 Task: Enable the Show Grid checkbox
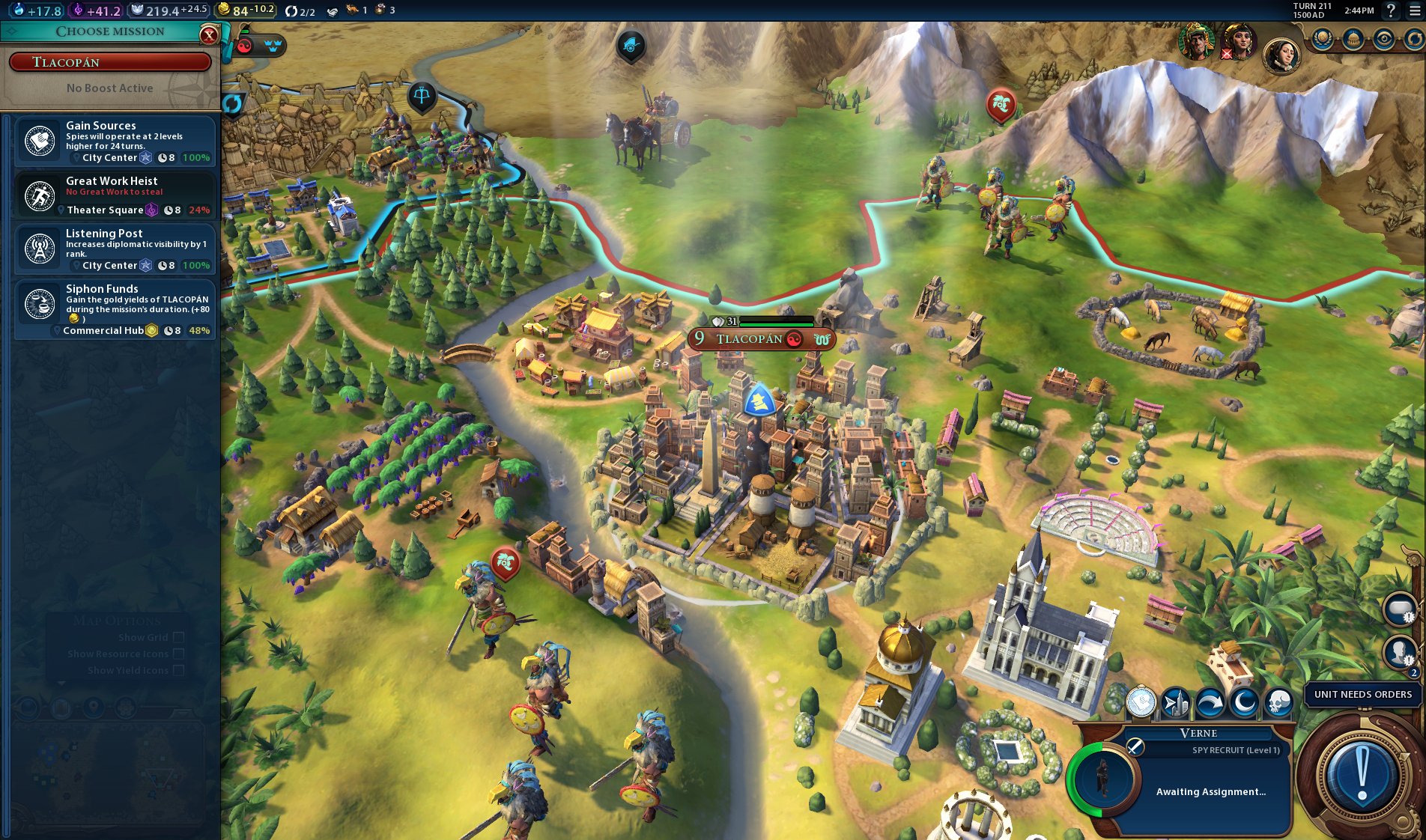(178, 638)
